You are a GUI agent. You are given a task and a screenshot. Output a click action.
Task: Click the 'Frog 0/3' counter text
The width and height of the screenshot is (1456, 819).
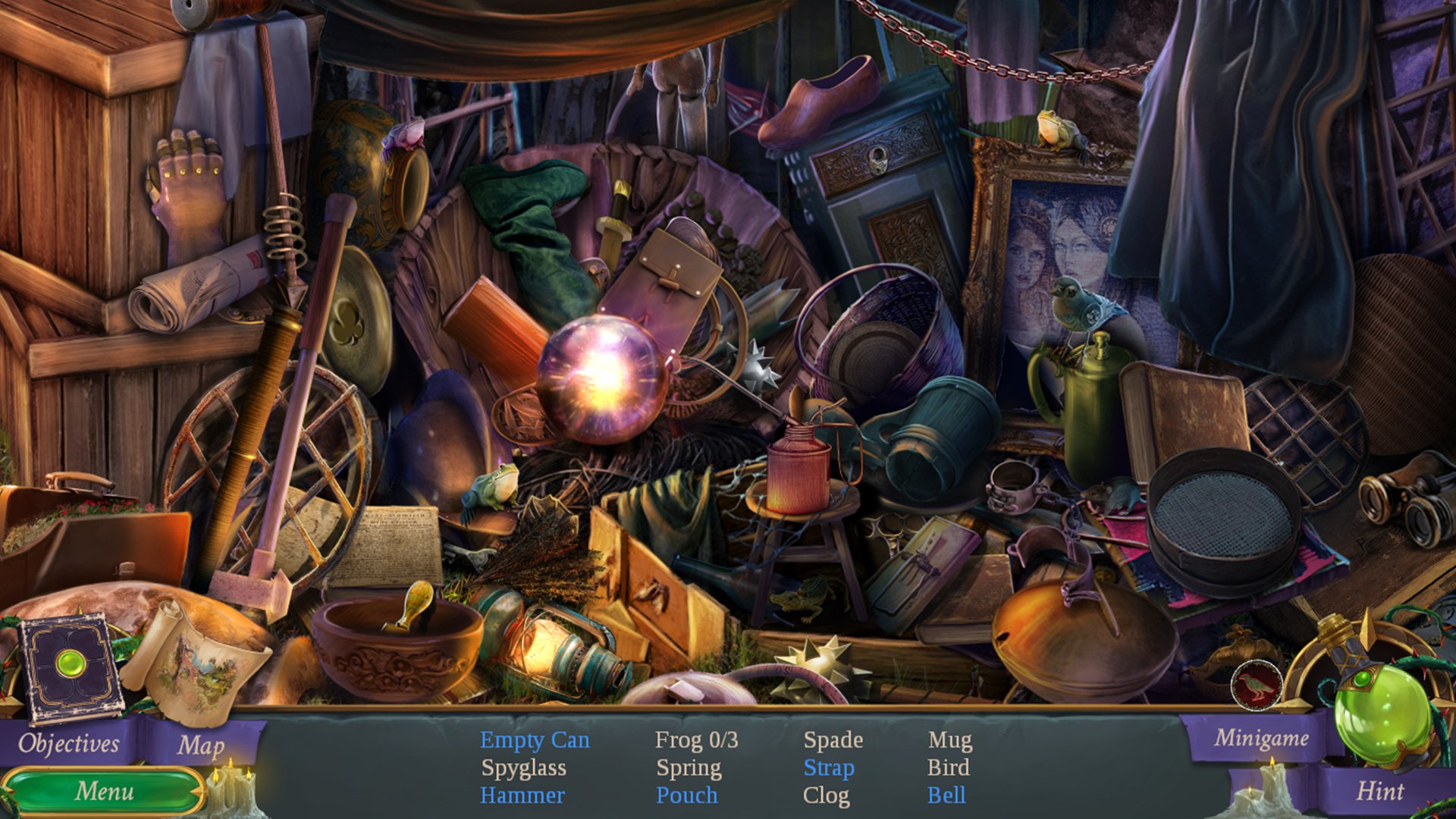tap(698, 740)
